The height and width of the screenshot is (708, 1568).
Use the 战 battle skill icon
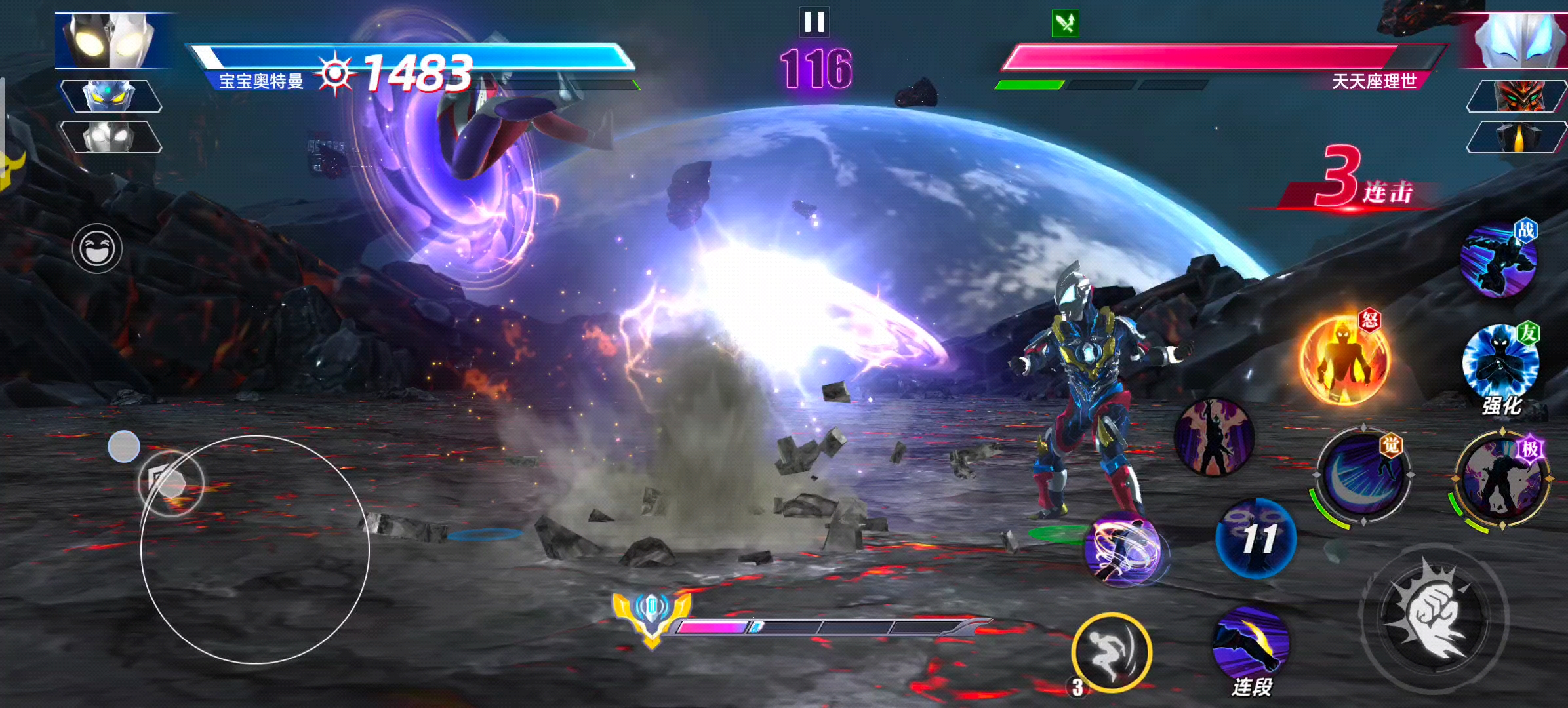[1498, 261]
